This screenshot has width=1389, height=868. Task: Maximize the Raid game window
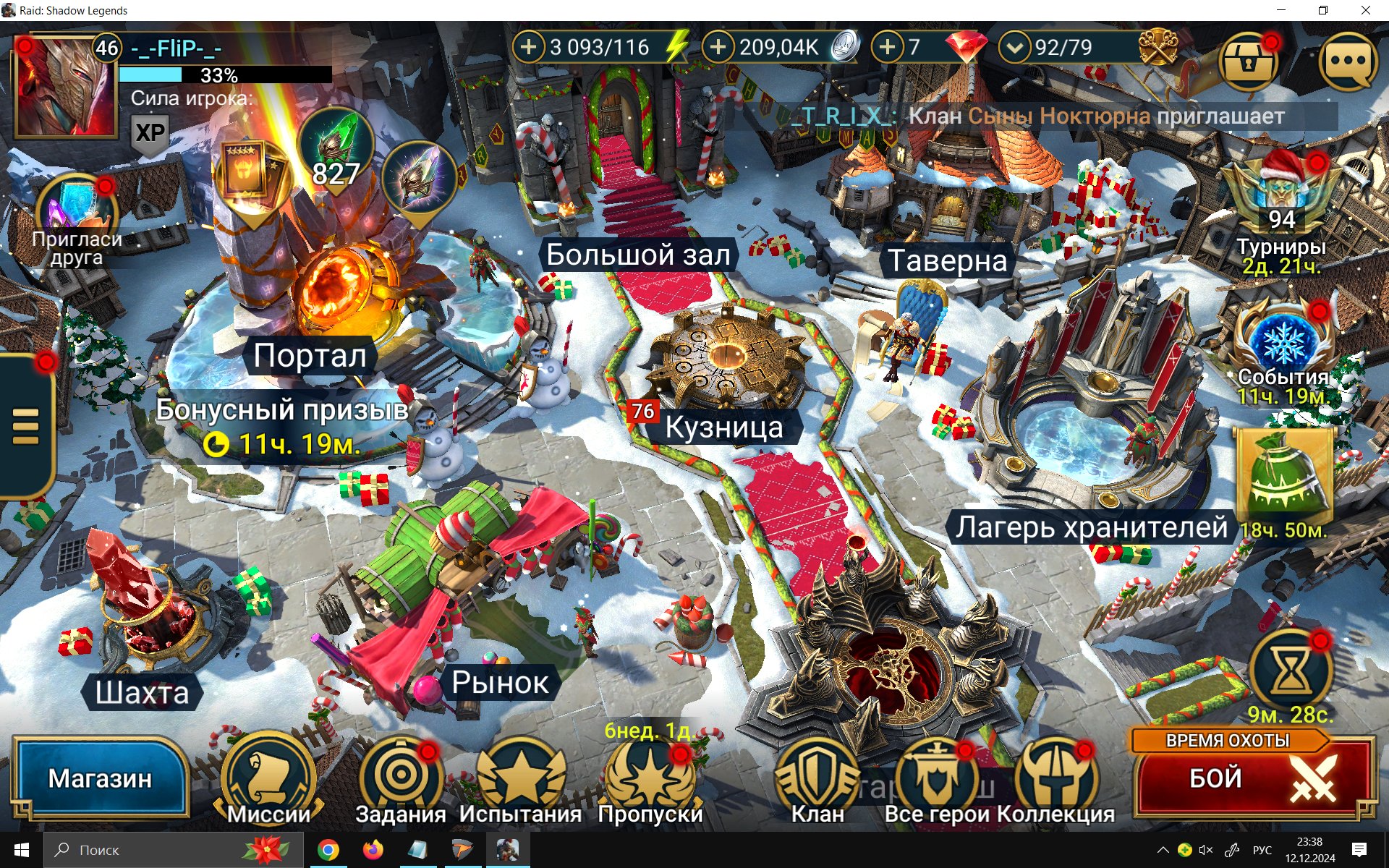coord(1323,10)
